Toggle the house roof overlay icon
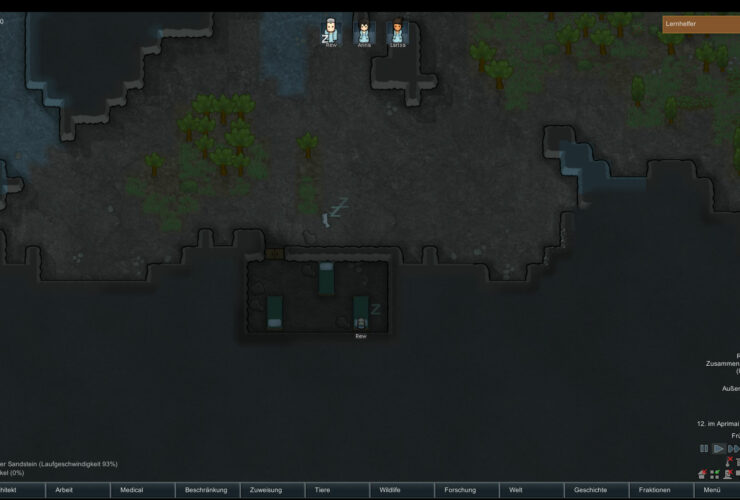The height and width of the screenshot is (500, 740). point(702,474)
